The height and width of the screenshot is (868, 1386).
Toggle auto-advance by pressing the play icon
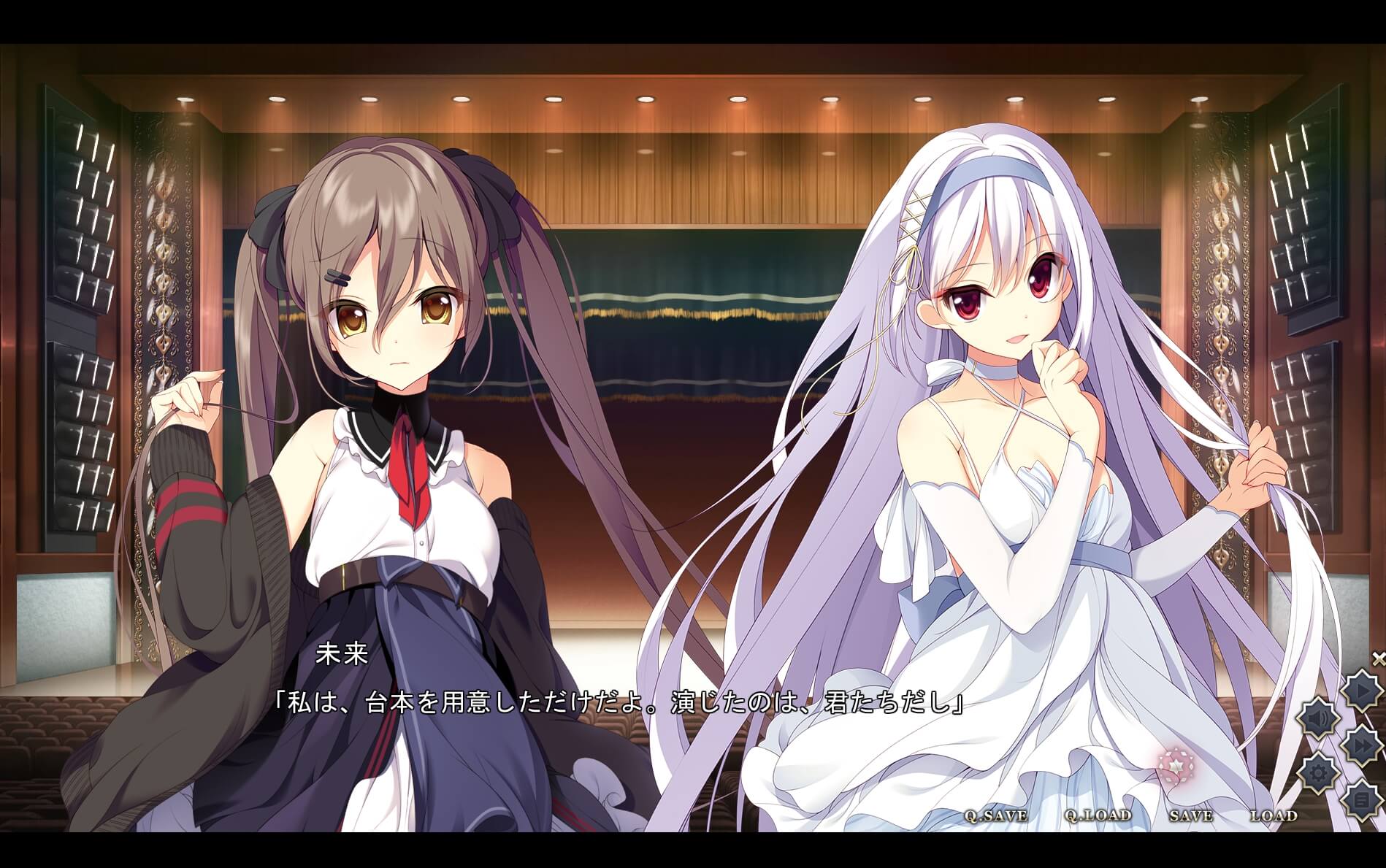(x=1361, y=690)
